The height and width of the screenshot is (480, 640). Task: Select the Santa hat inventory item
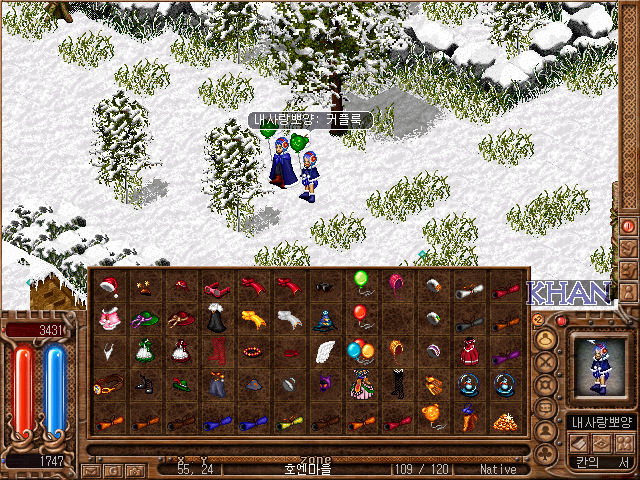click(x=109, y=287)
